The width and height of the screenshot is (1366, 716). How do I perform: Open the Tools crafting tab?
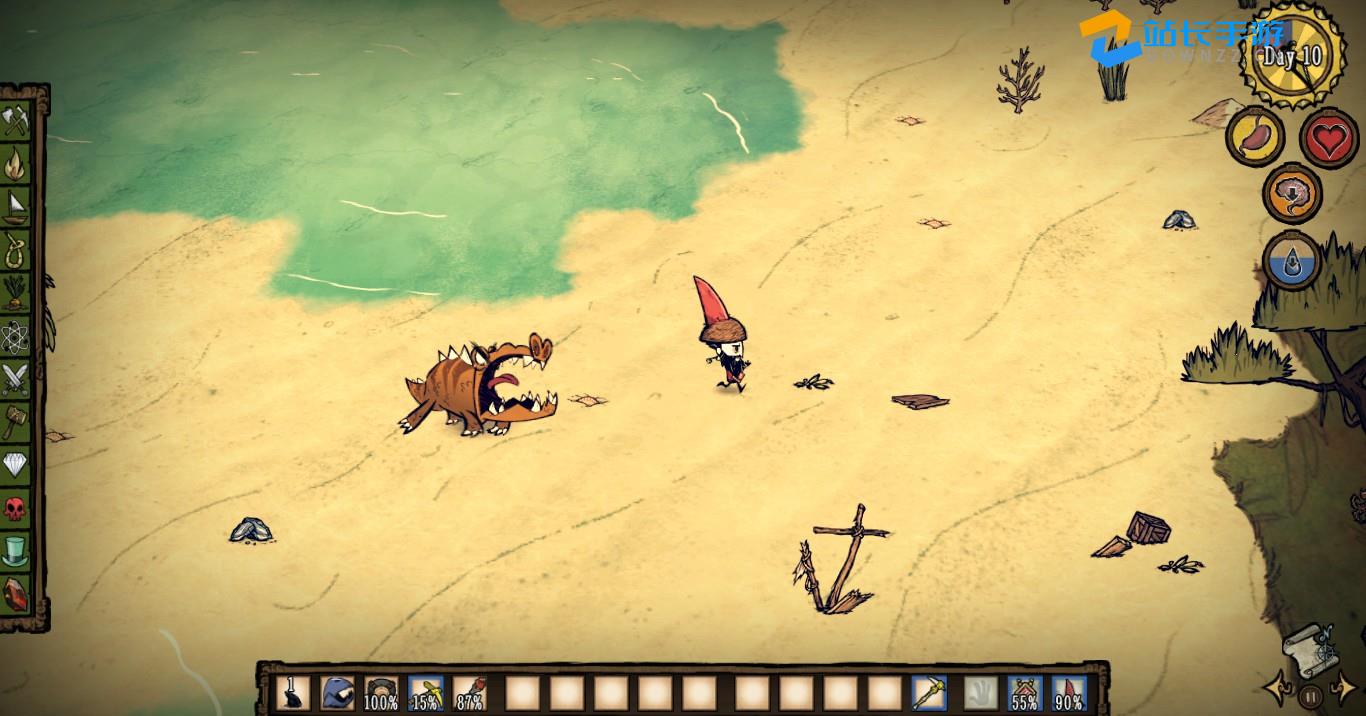(16, 120)
